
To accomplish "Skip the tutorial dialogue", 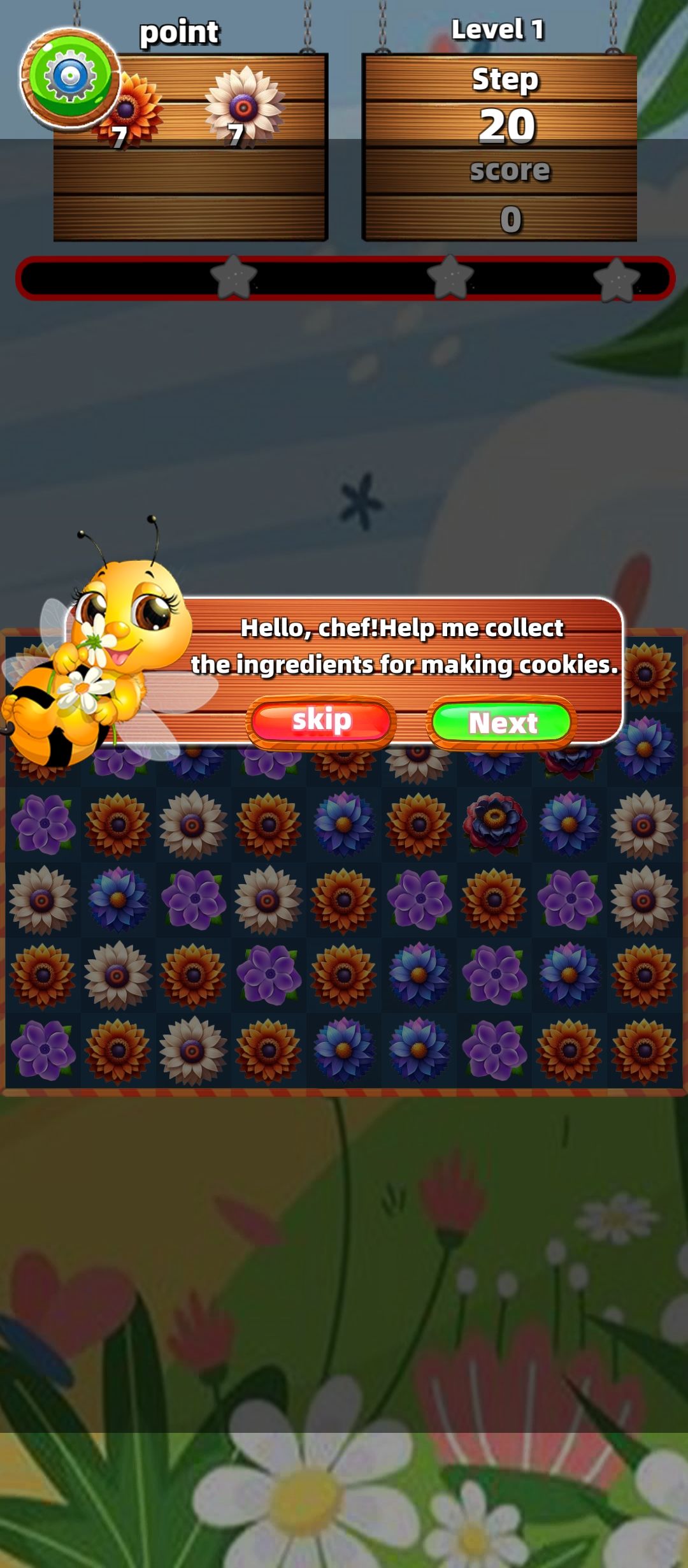I will (321, 722).
